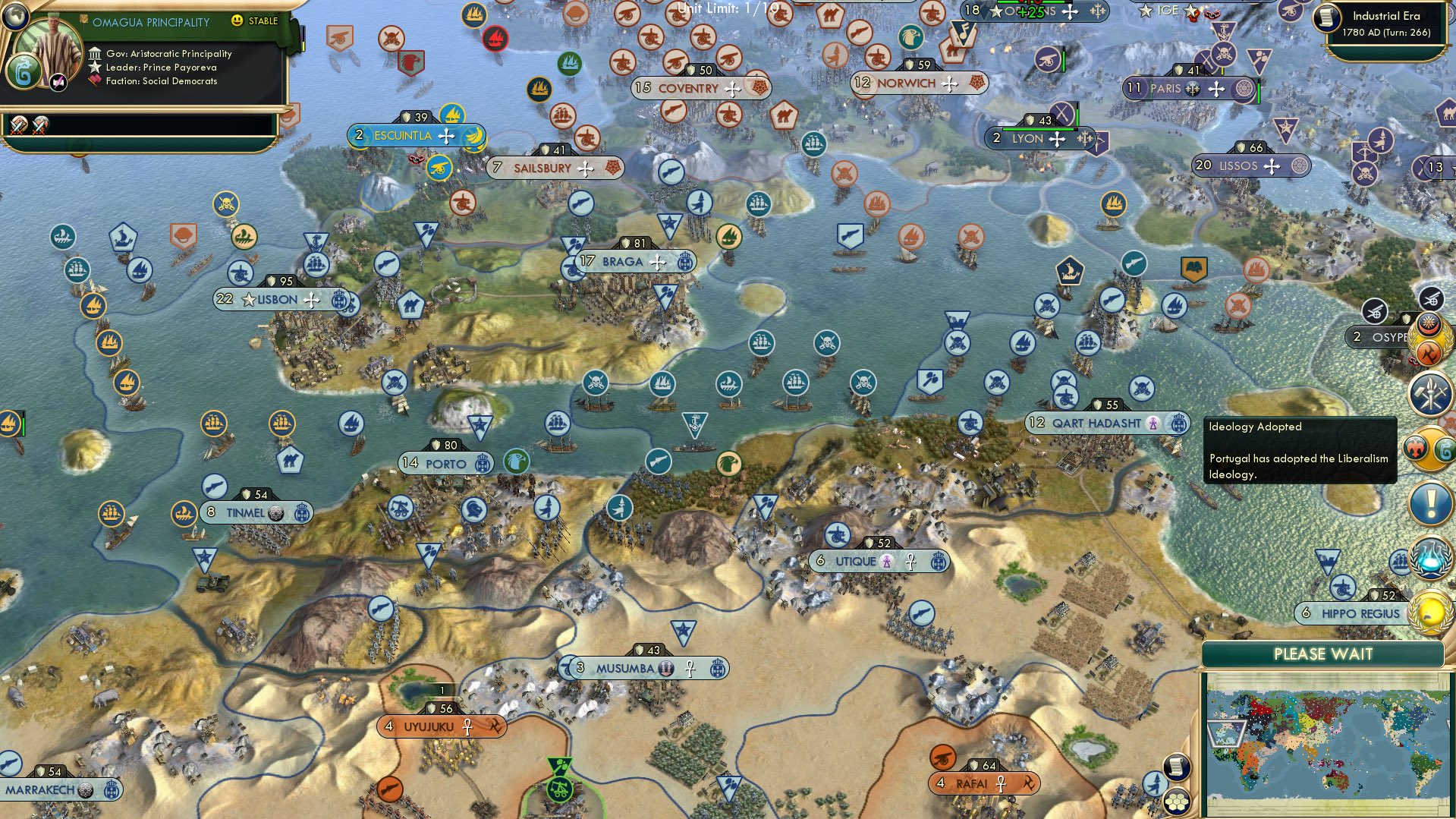Toggle the purple peace banner icon on leader portrait

click(x=57, y=82)
